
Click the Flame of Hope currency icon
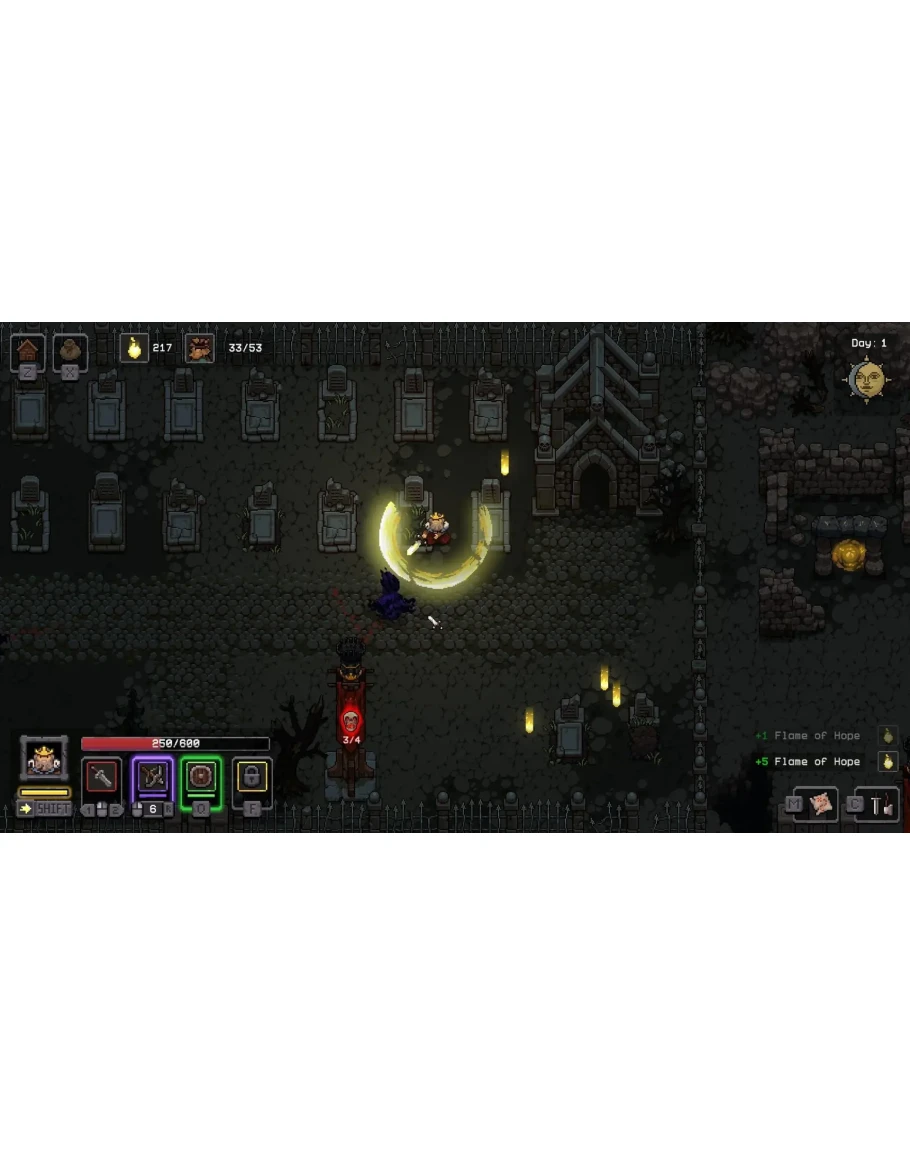point(134,348)
